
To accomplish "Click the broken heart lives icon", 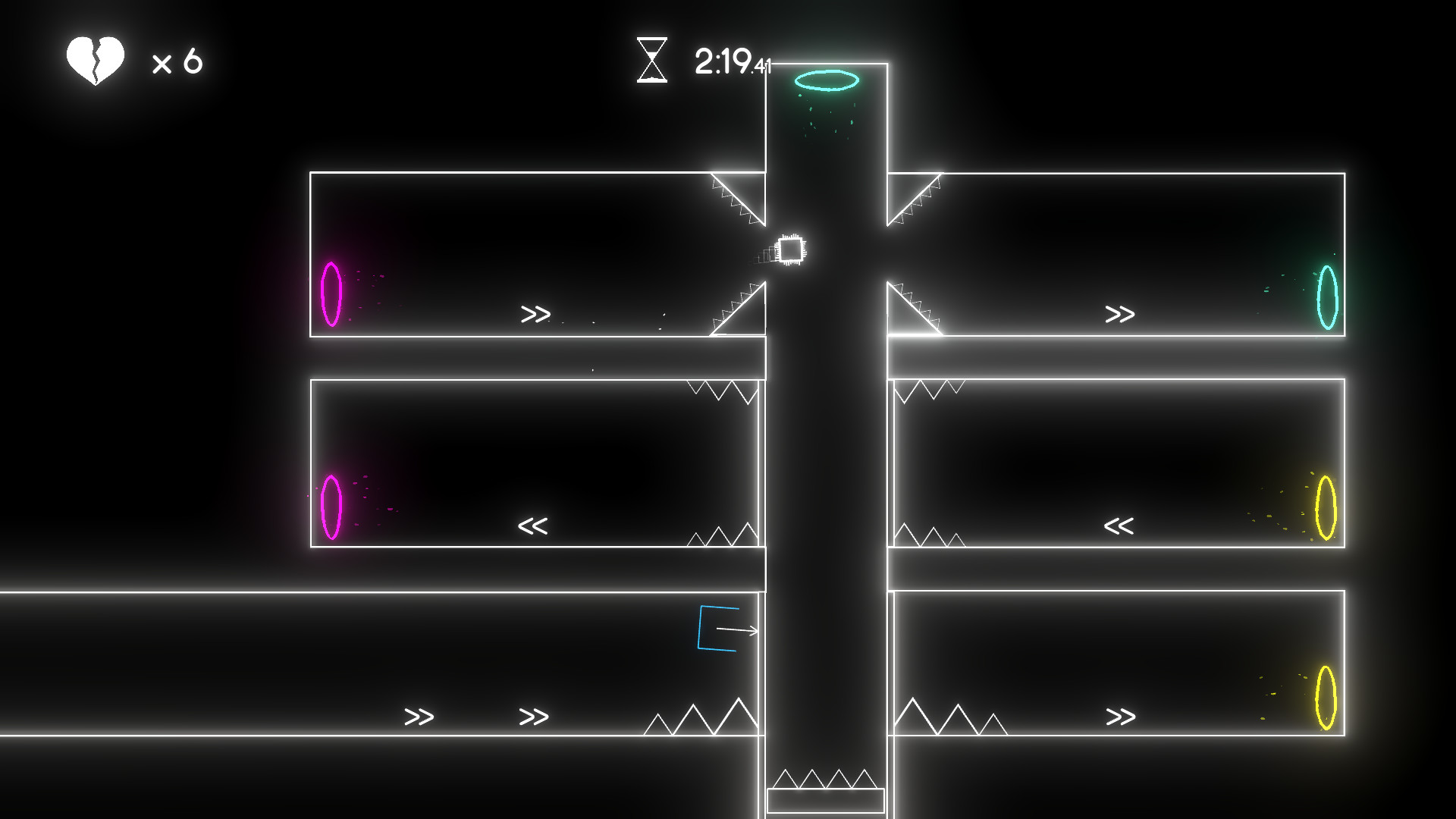I will [94, 60].
